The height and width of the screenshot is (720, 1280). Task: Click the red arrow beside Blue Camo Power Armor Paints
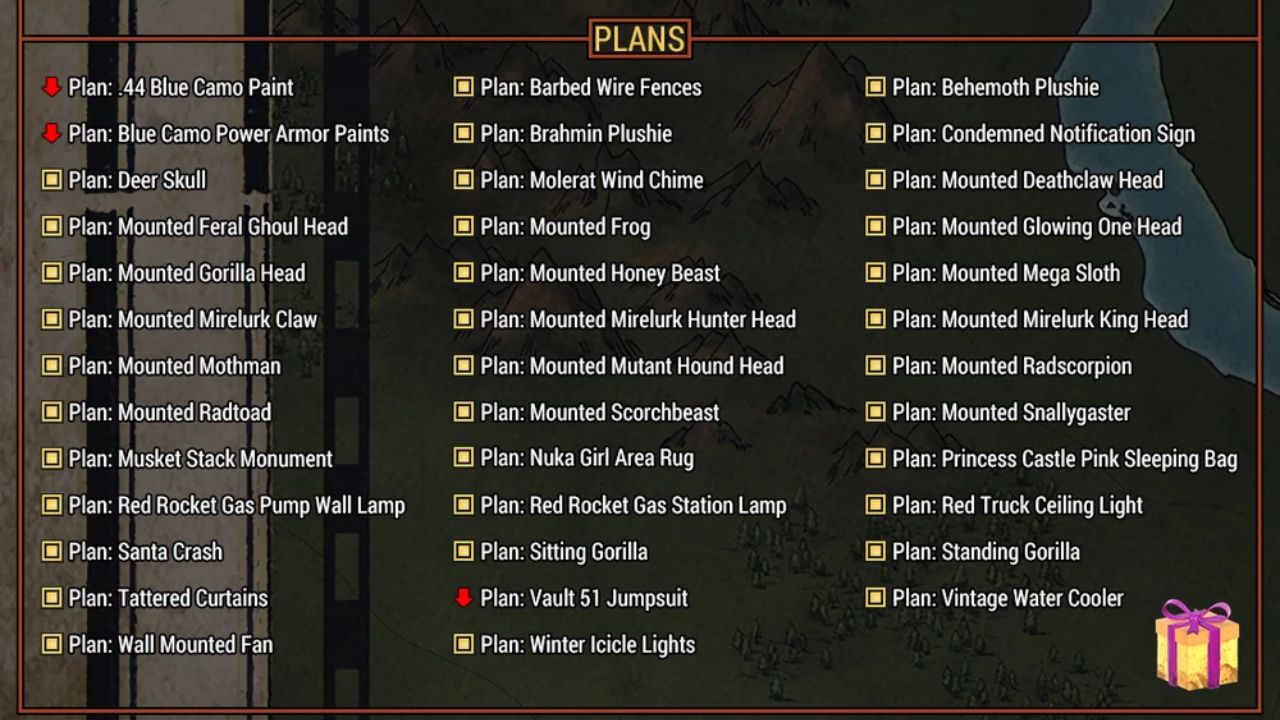52,134
